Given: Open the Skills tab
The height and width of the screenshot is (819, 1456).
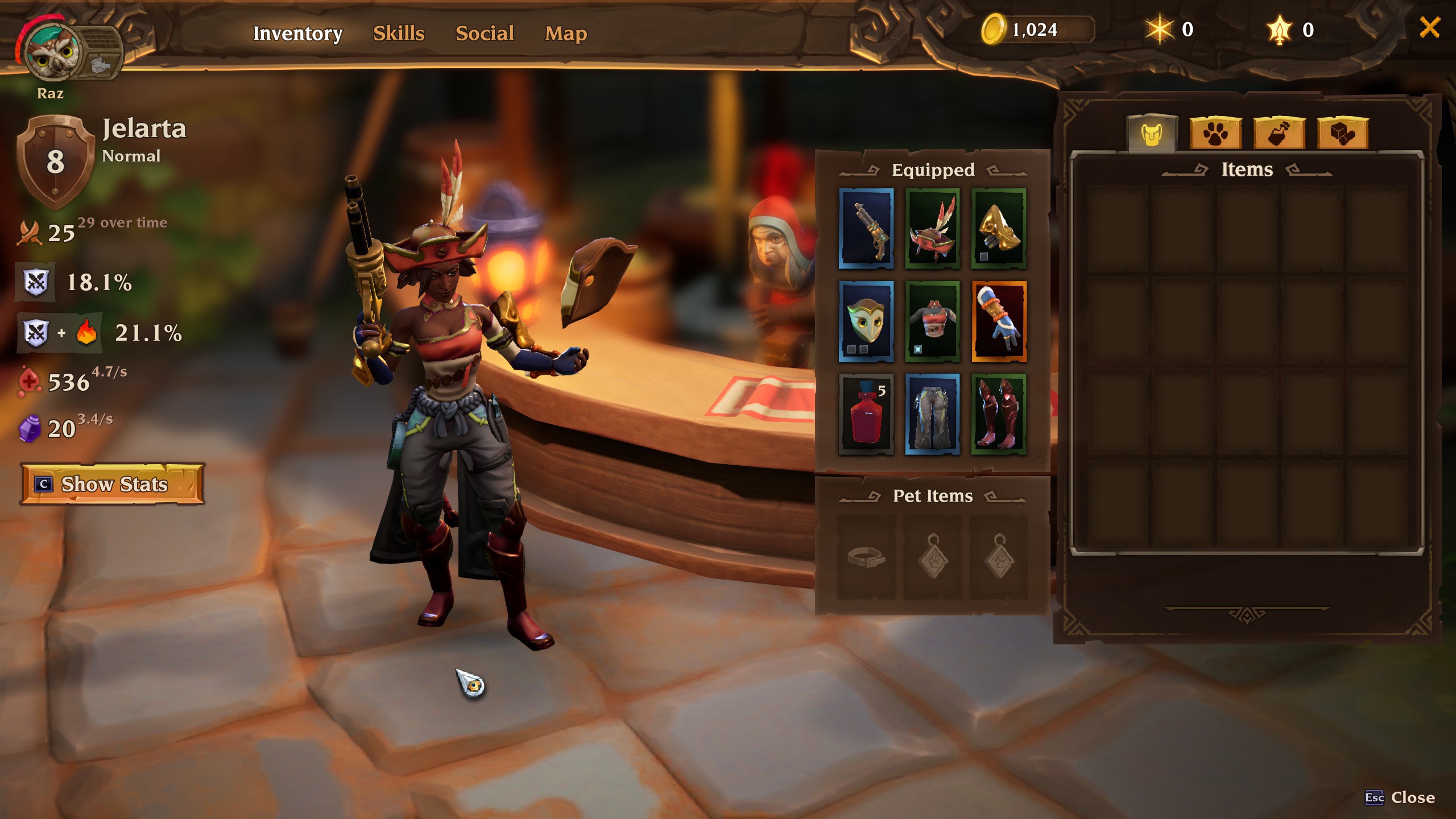Looking at the screenshot, I should pos(399,33).
